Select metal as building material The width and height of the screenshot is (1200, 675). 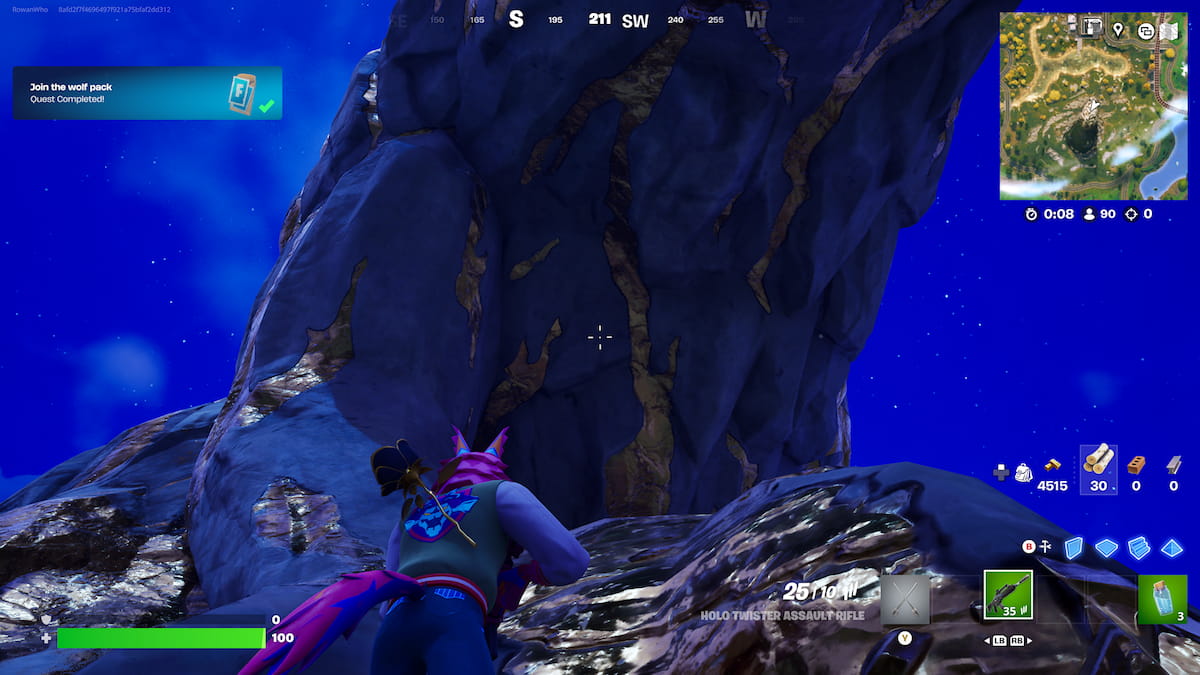(1173, 464)
